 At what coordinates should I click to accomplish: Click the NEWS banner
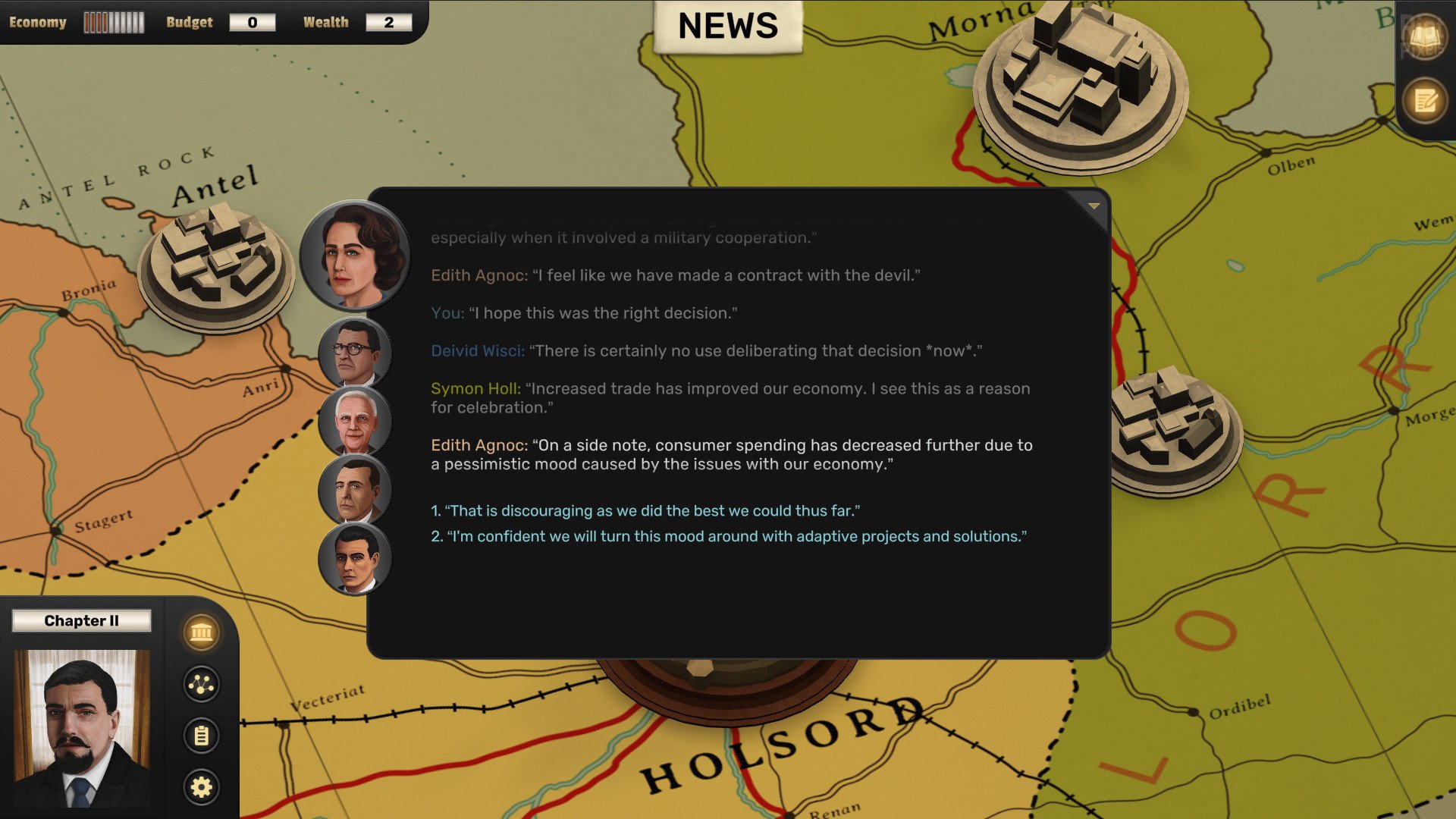[728, 27]
